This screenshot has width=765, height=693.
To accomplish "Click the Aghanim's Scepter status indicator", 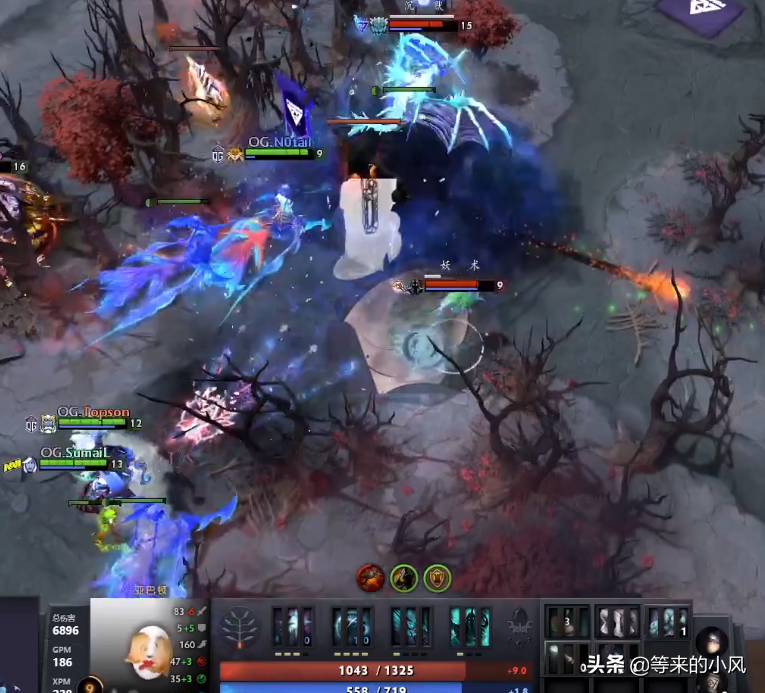I will pos(519,626).
